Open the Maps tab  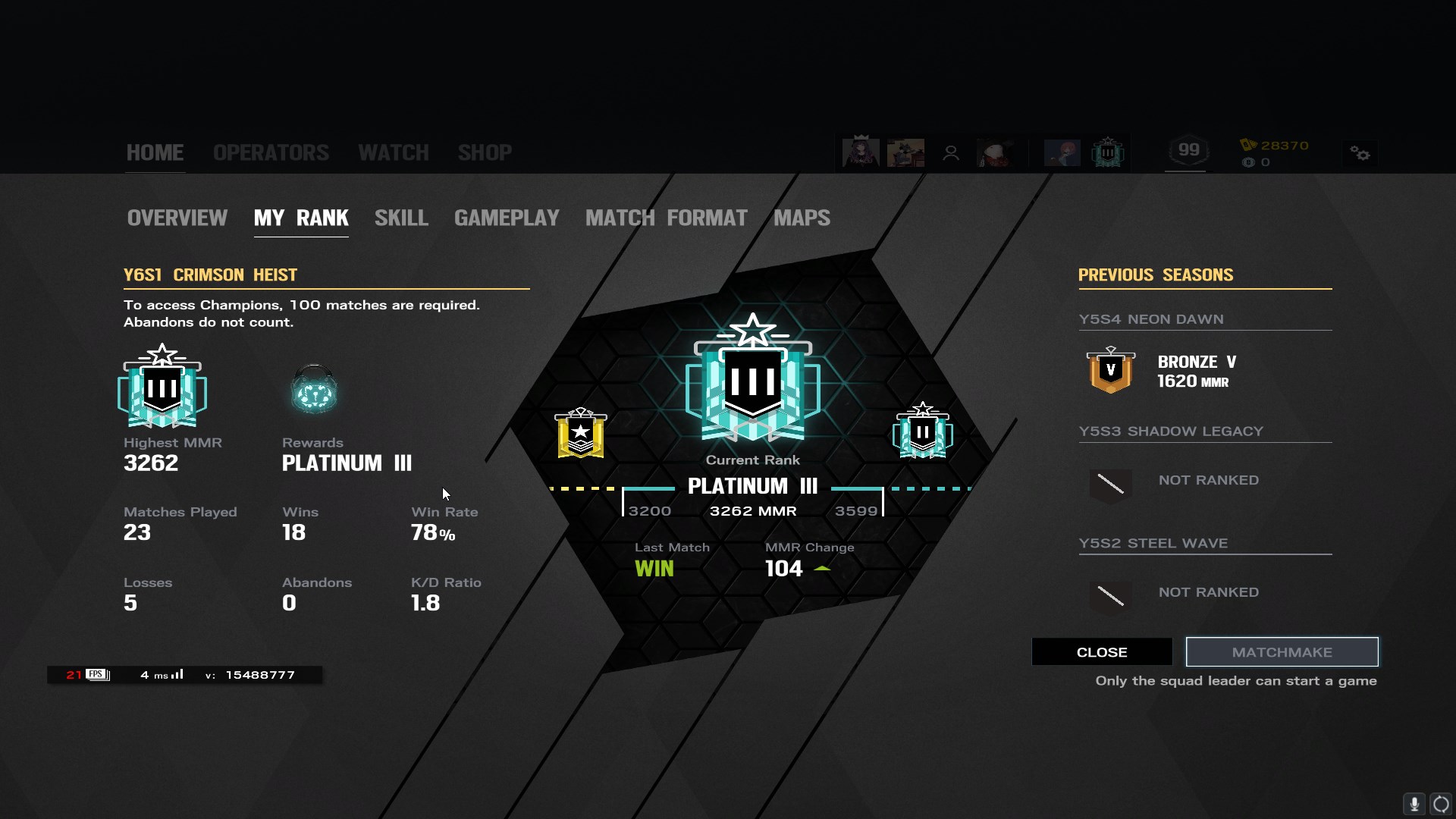point(802,218)
